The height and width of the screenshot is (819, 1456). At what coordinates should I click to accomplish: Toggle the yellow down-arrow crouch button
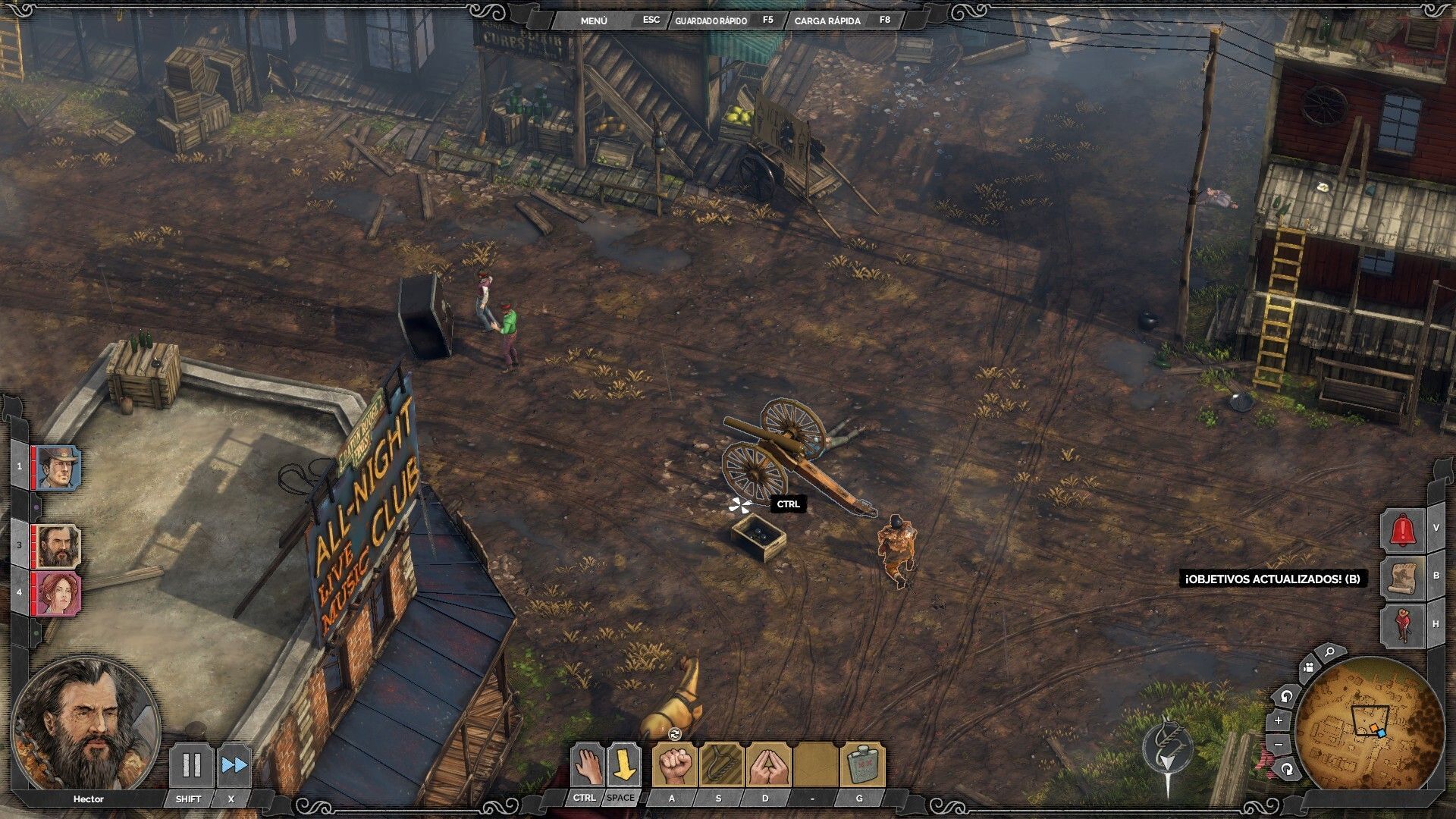pos(623,765)
